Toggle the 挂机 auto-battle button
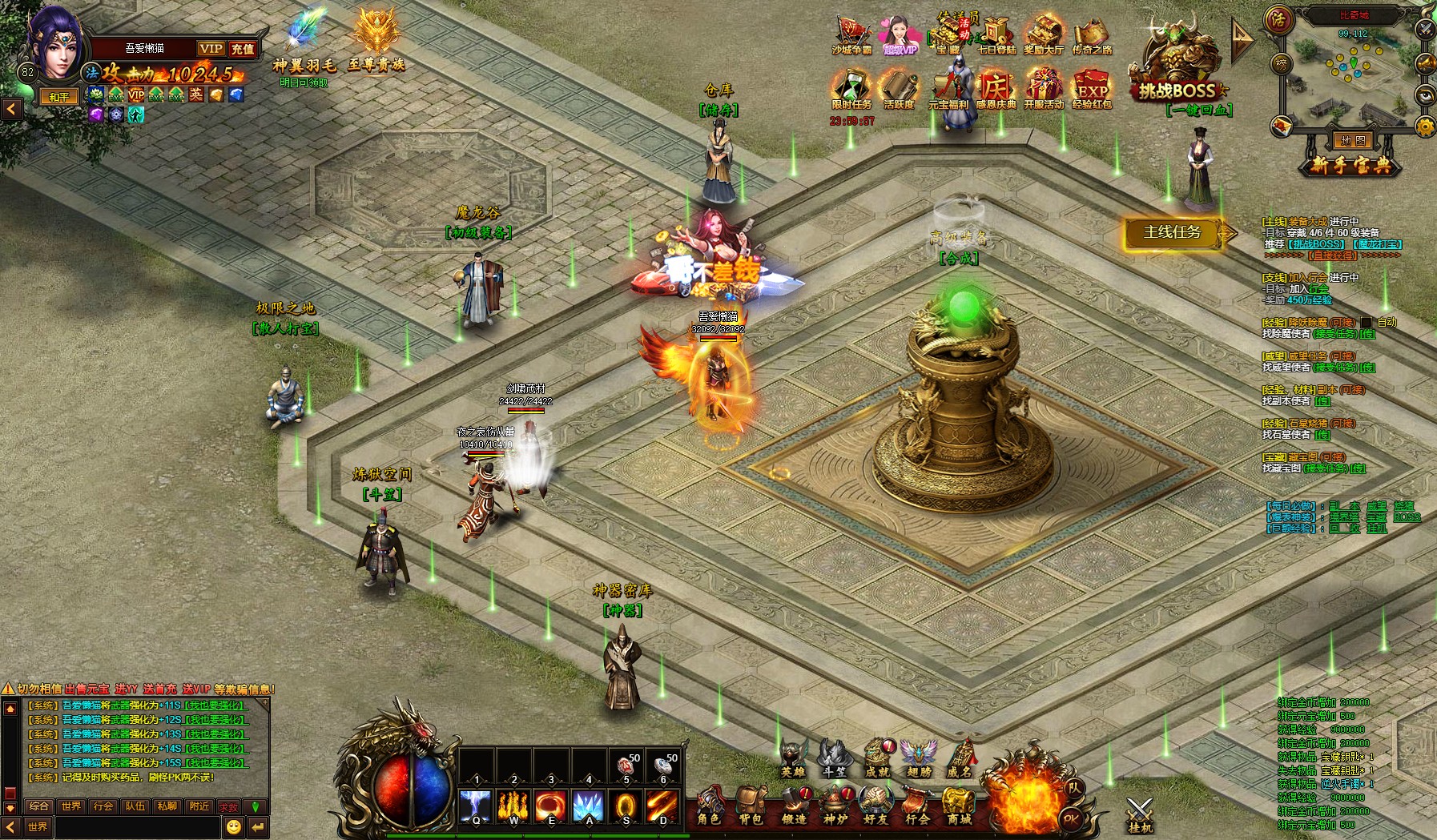Screen dimensions: 1437x840 pos(1139,815)
